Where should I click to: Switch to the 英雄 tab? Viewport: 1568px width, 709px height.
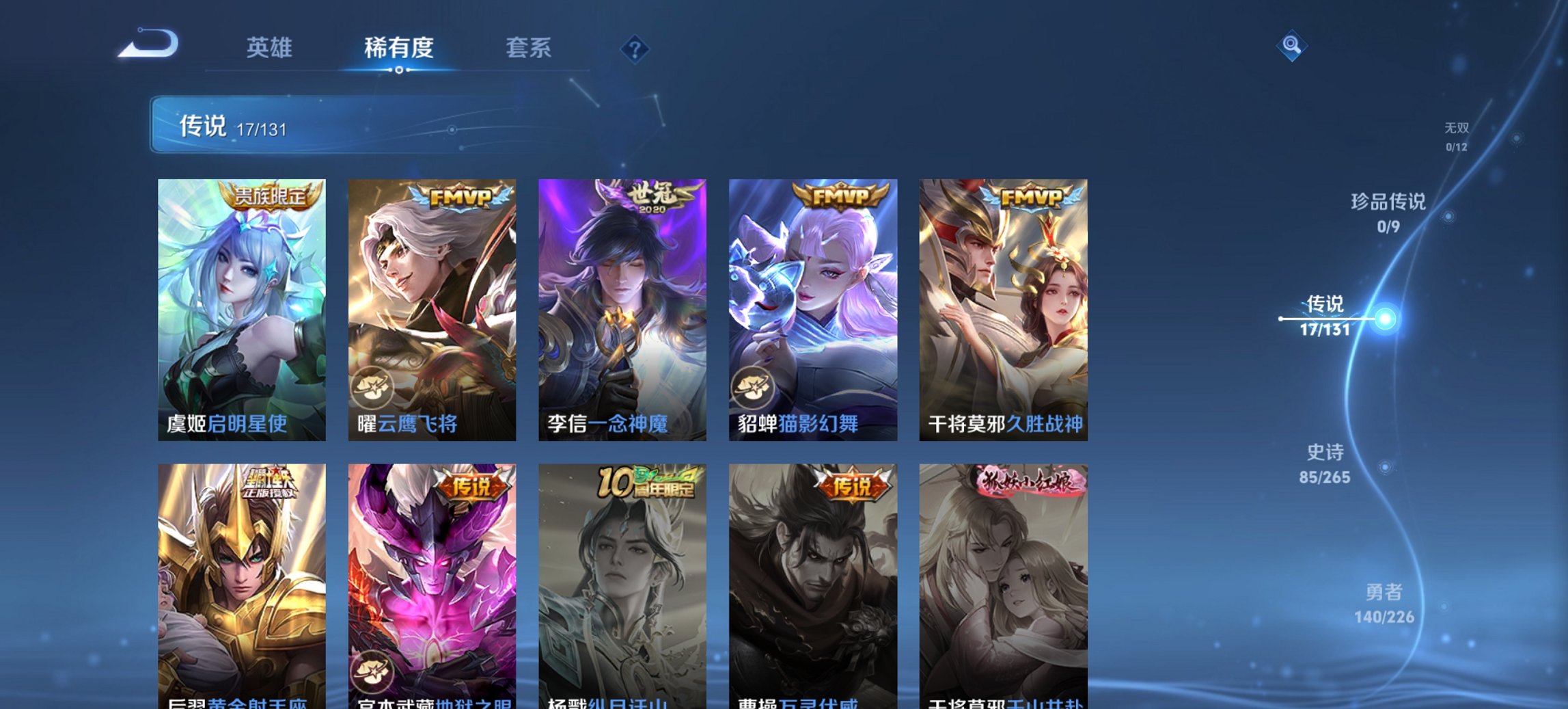[271, 48]
